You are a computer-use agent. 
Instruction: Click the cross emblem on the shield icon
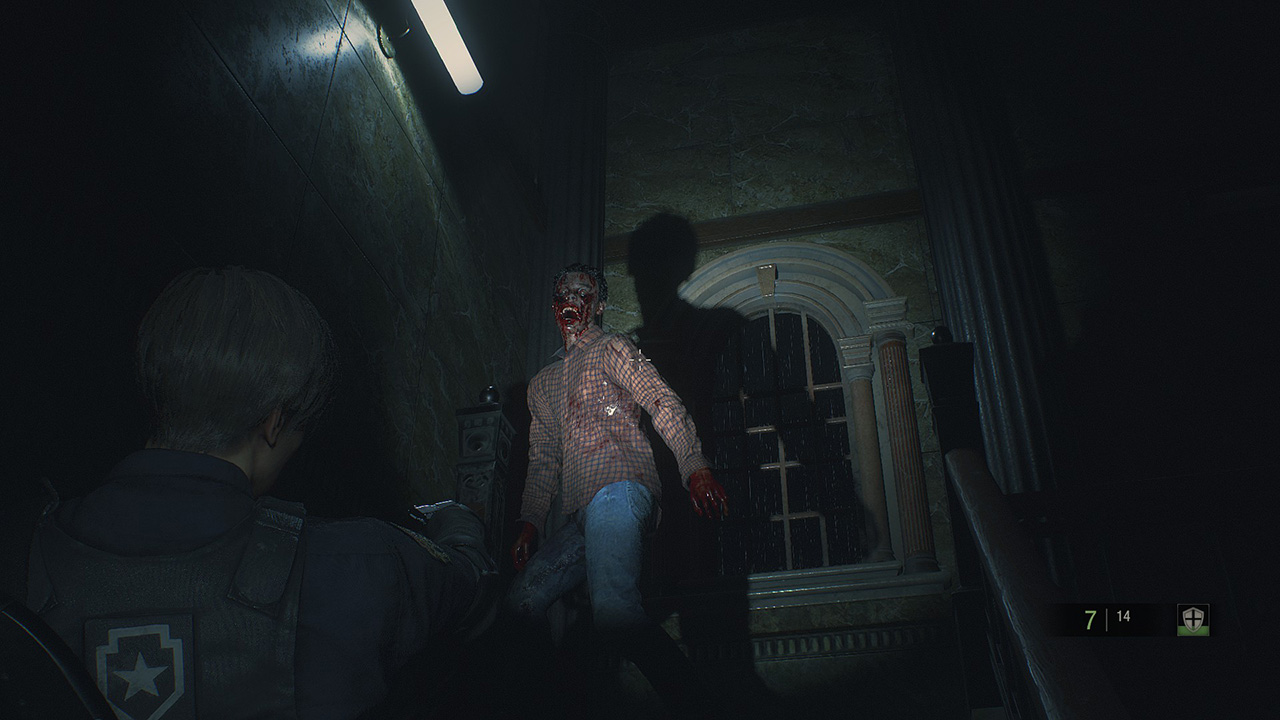[x=1192, y=617]
